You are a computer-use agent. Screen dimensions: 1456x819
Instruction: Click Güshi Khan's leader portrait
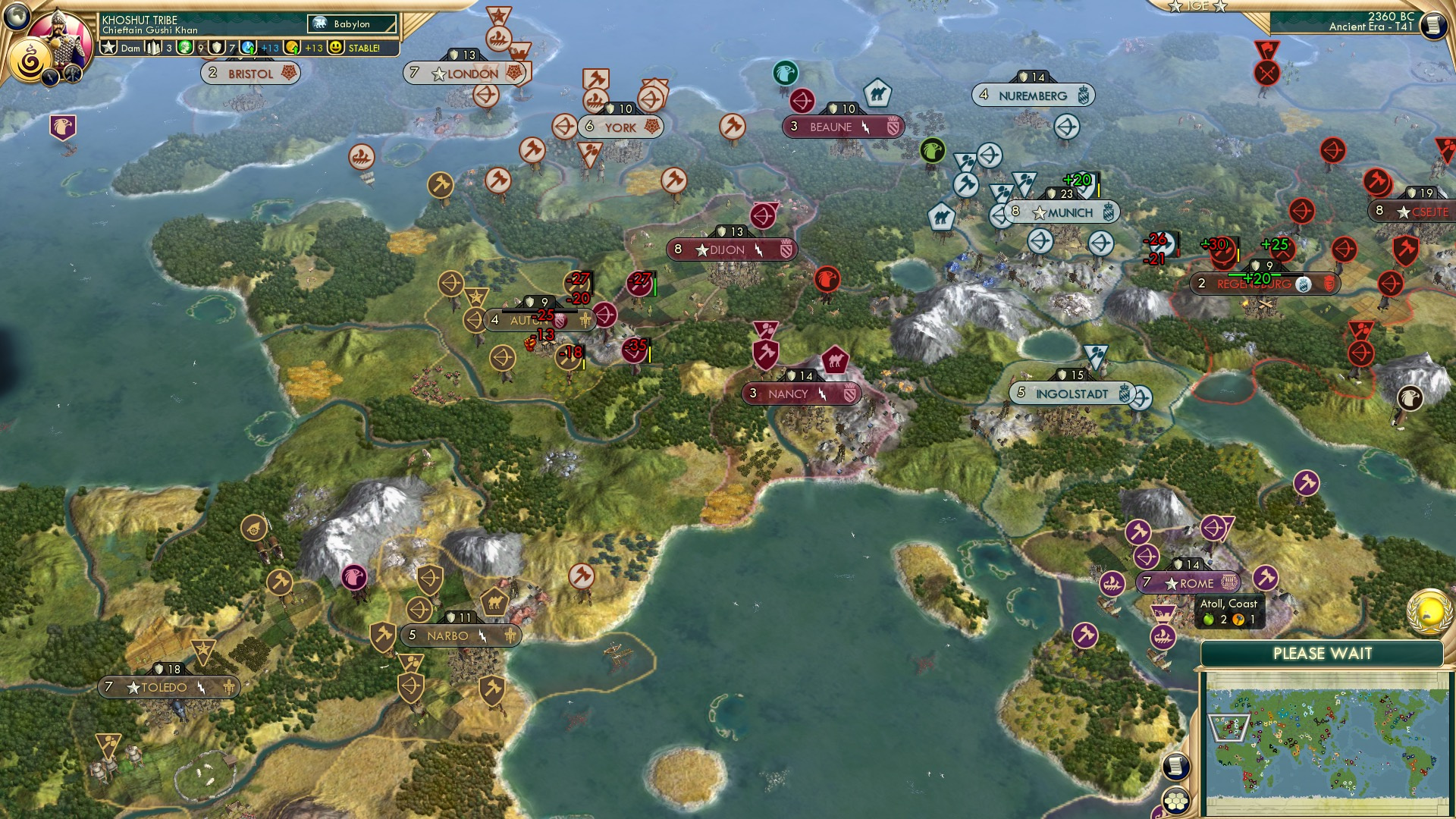tap(59, 29)
